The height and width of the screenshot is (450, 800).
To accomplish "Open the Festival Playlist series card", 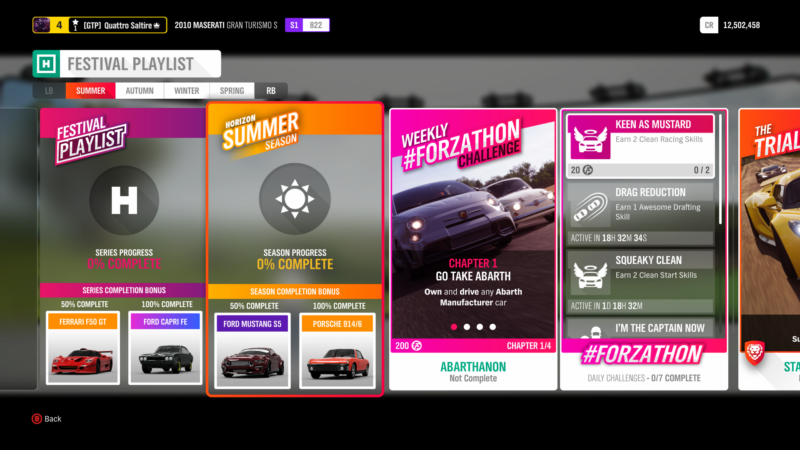I will pyautogui.click(x=123, y=200).
